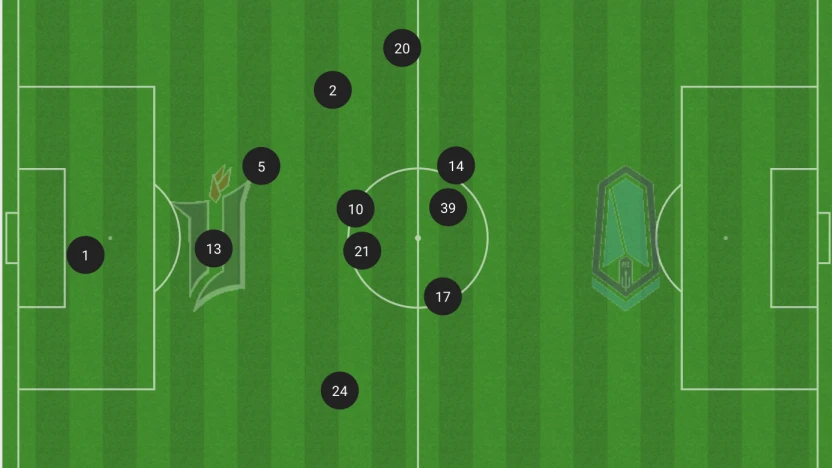Select goalkeeper marker number 1
Viewport: 832px width, 468px height.
(x=85, y=255)
